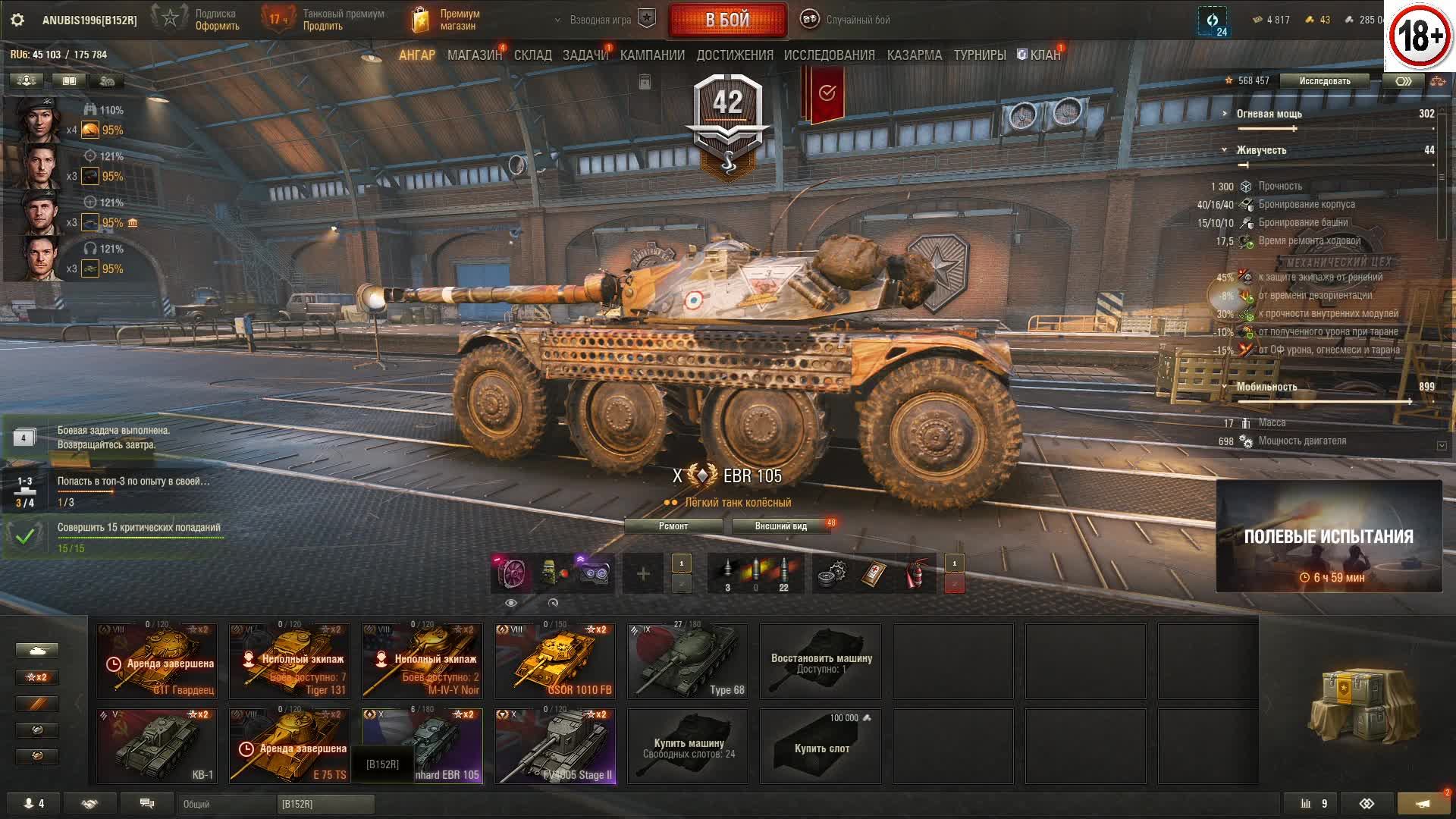
Task: Show the КЛАН section
Action: click(x=1040, y=55)
